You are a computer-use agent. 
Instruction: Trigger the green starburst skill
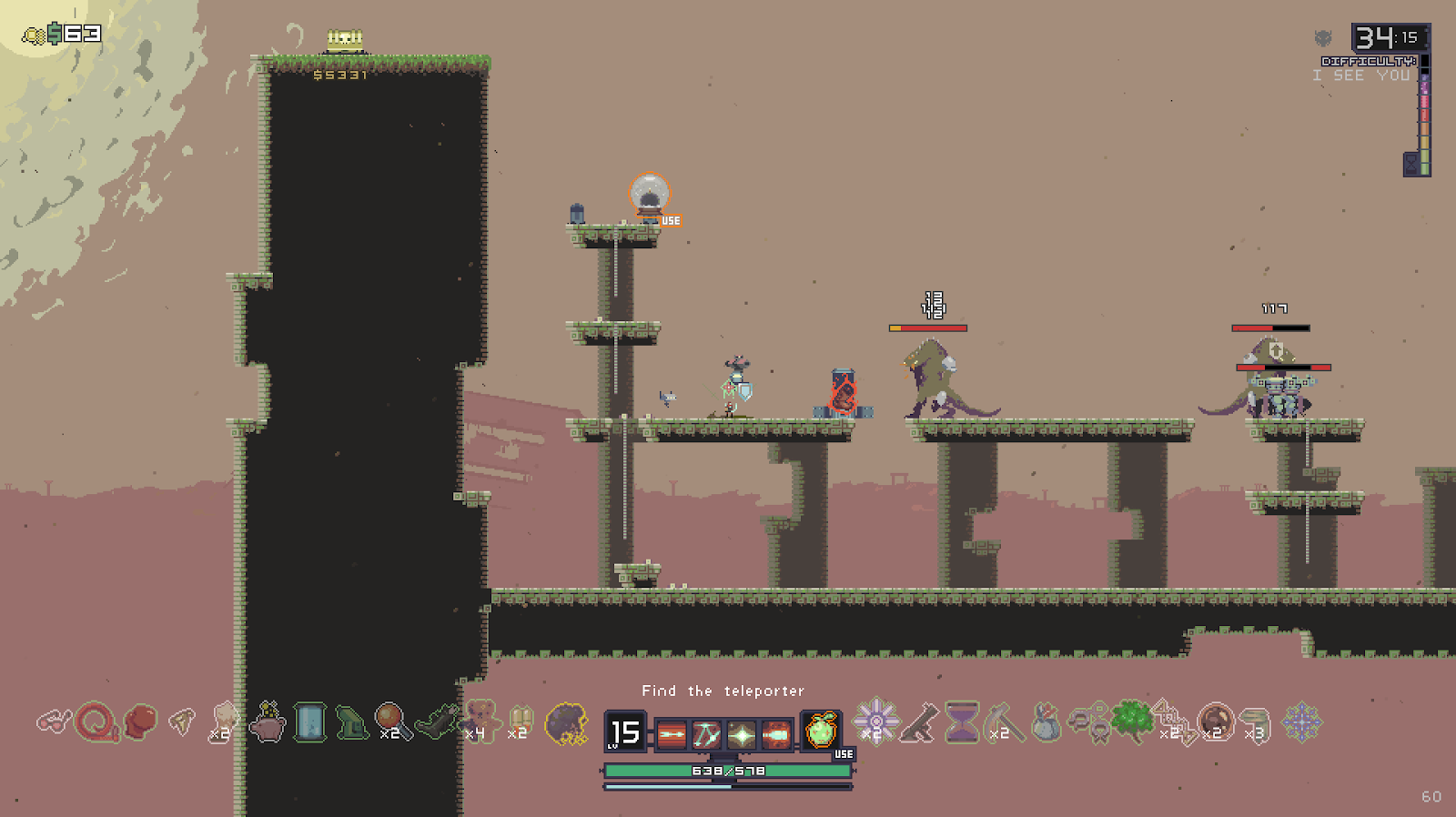tap(742, 734)
